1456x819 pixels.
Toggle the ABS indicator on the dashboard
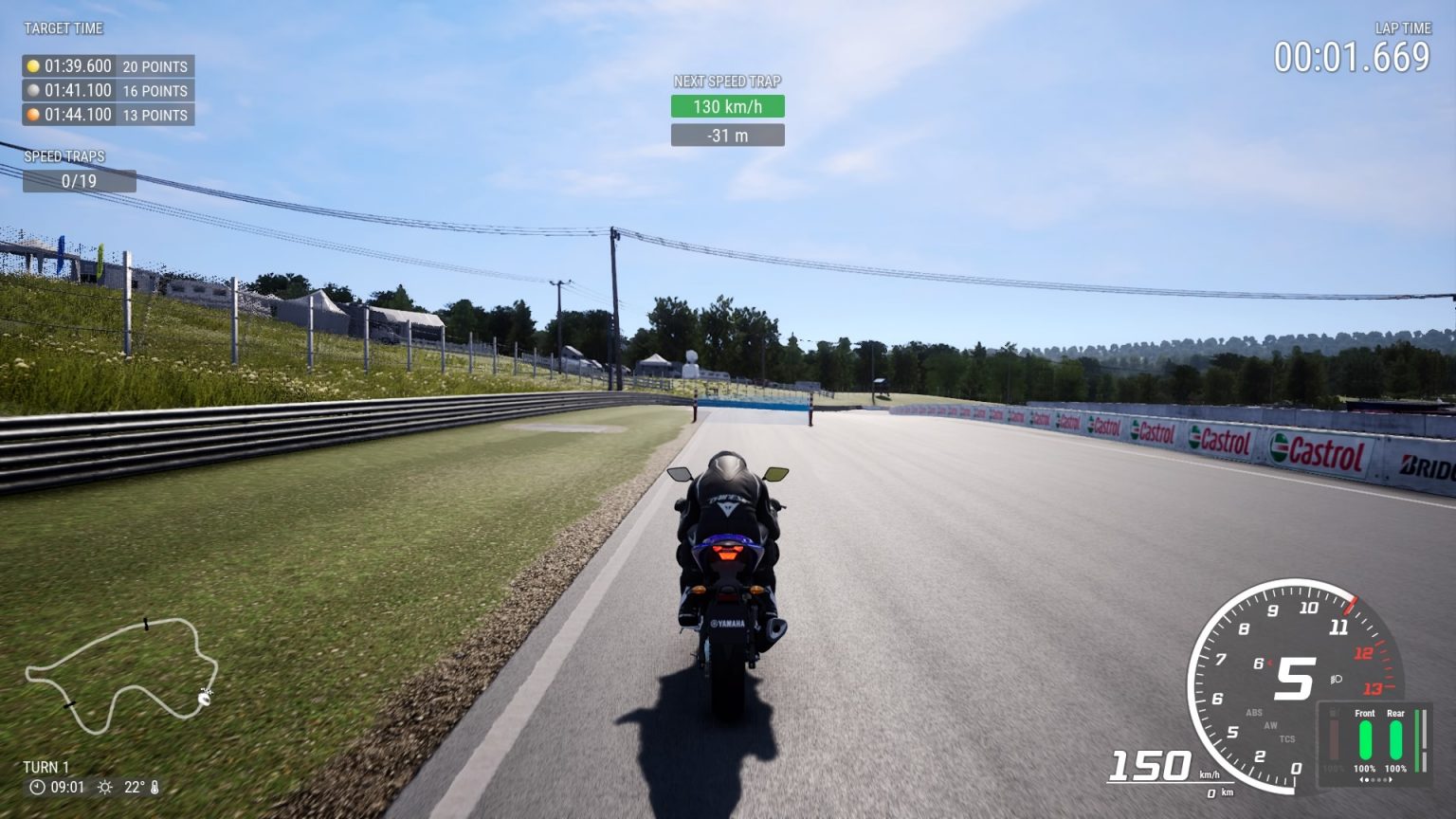1254,712
